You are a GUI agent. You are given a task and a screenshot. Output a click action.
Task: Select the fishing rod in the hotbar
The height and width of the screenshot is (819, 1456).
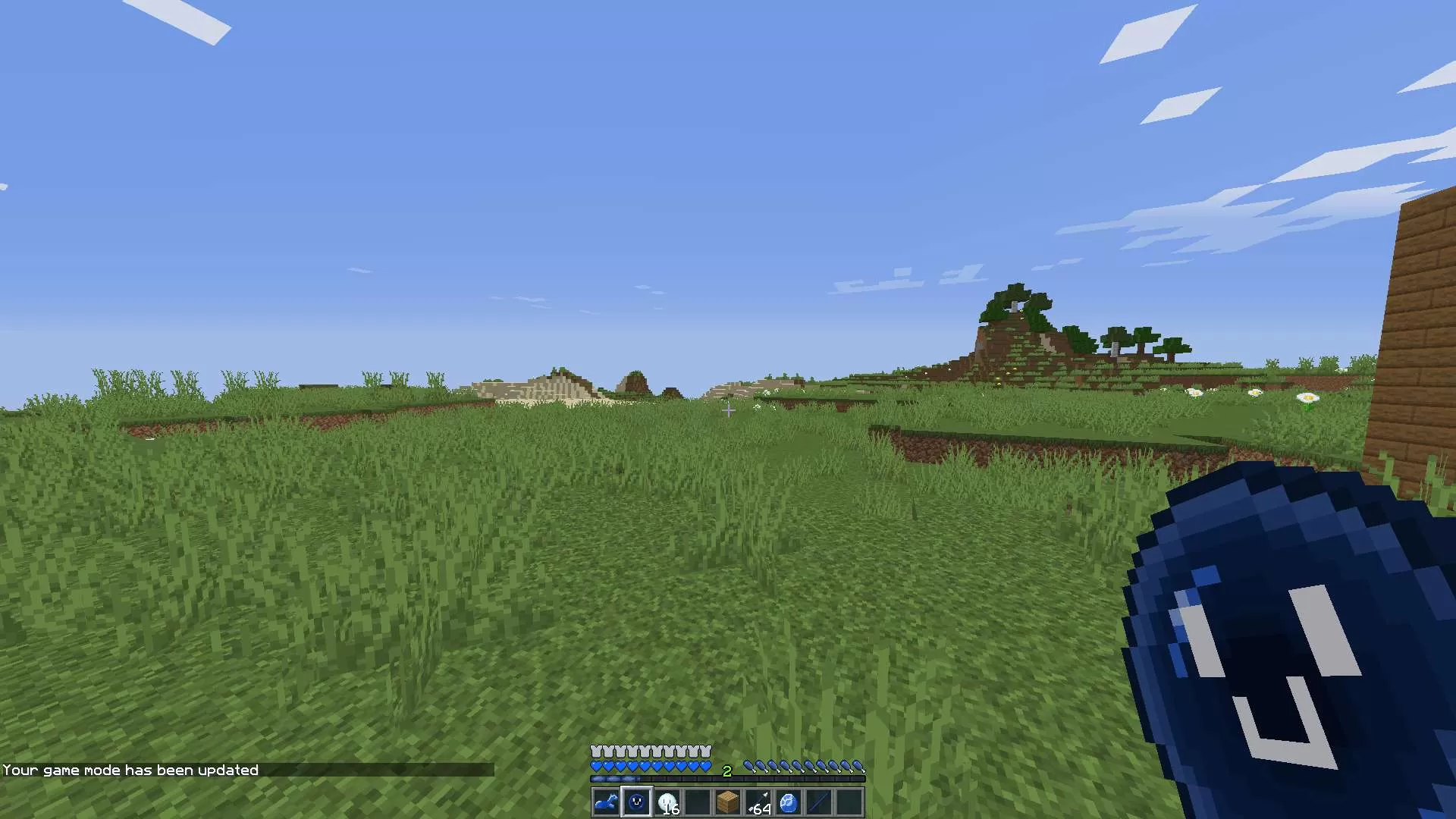pos(821,802)
